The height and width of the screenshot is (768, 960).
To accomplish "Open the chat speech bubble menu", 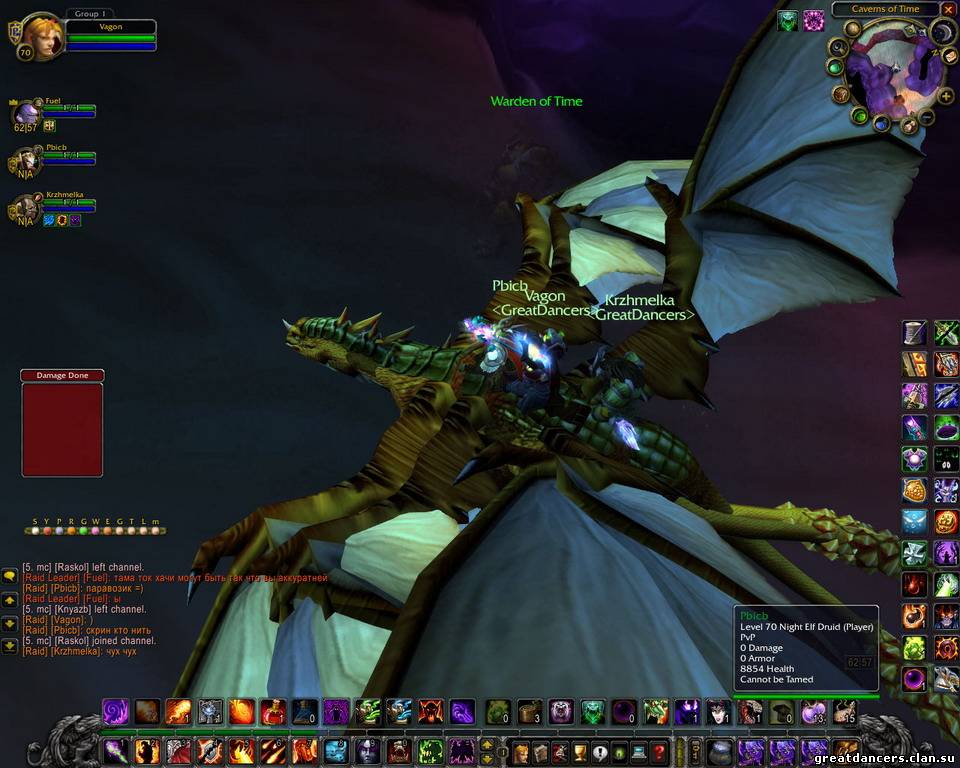I will point(9,576).
